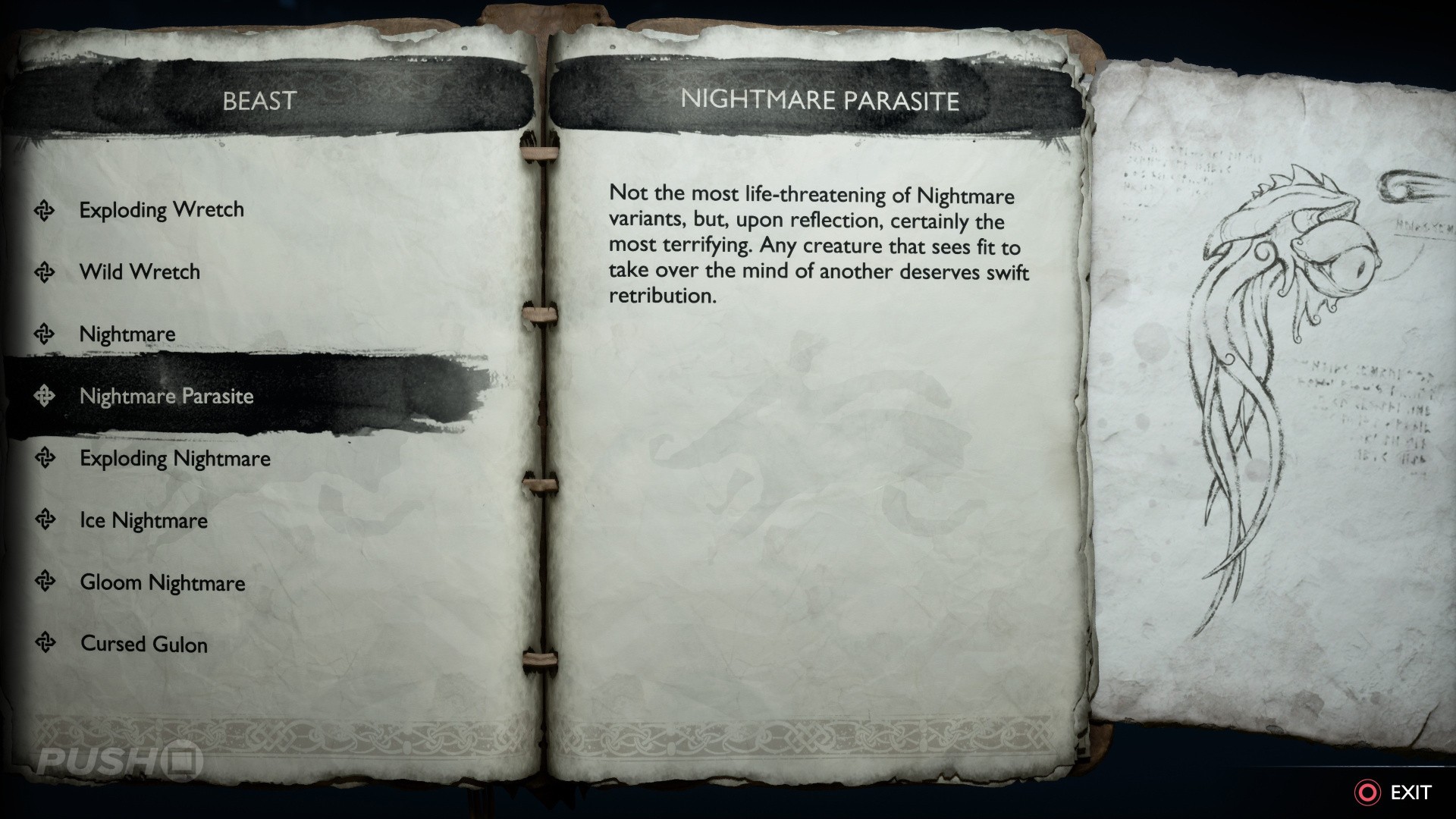1456x819 pixels.
Task: Click the compass icon beside Nightmare Parasite
Action: click(45, 395)
